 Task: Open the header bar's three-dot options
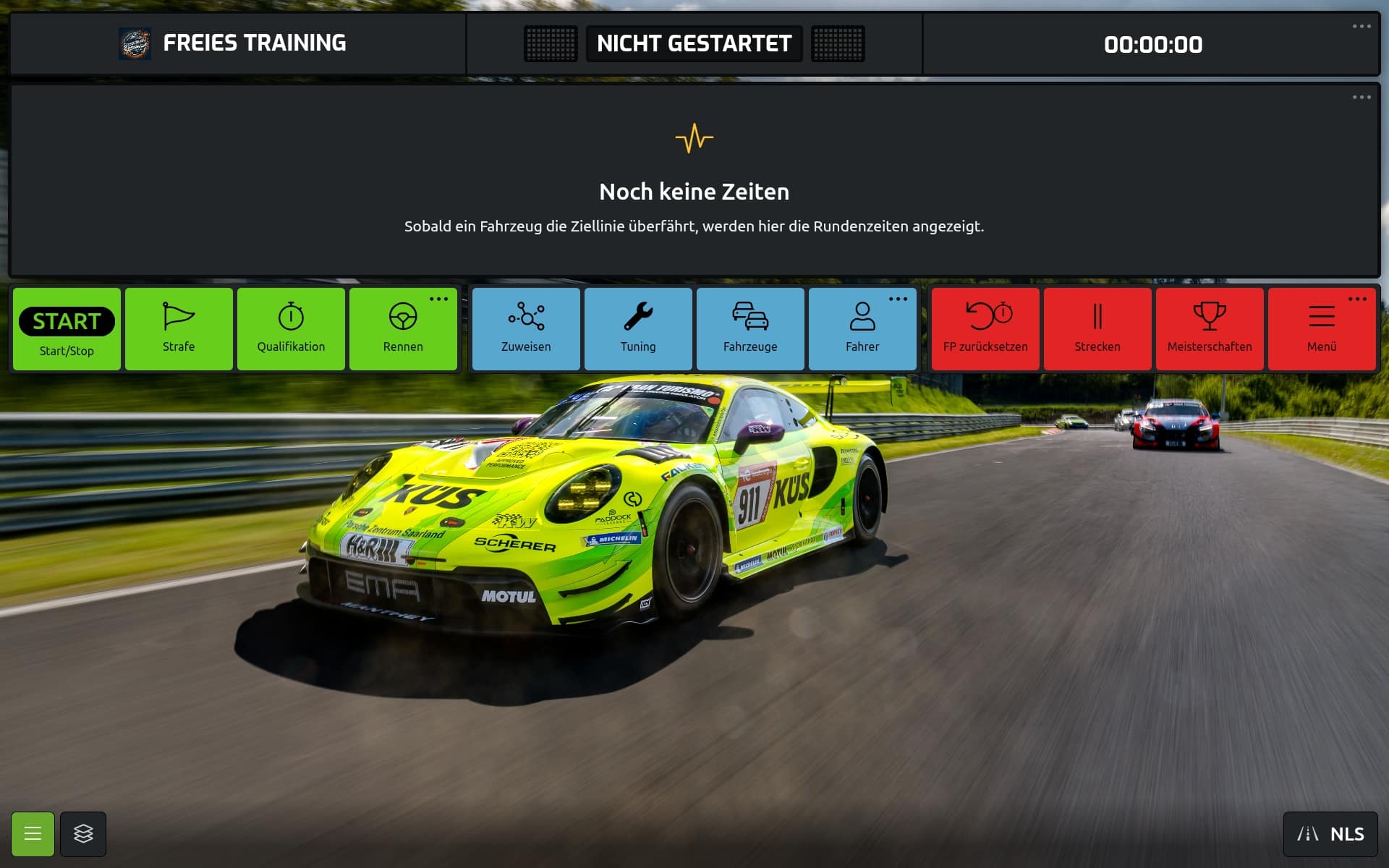(x=1362, y=26)
